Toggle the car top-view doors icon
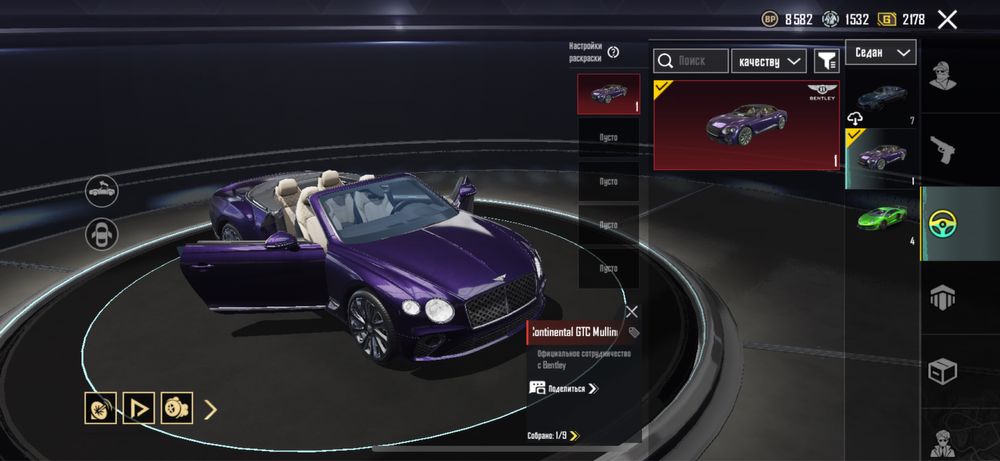The width and height of the screenshot is (1000, 461). click(102, 234)
